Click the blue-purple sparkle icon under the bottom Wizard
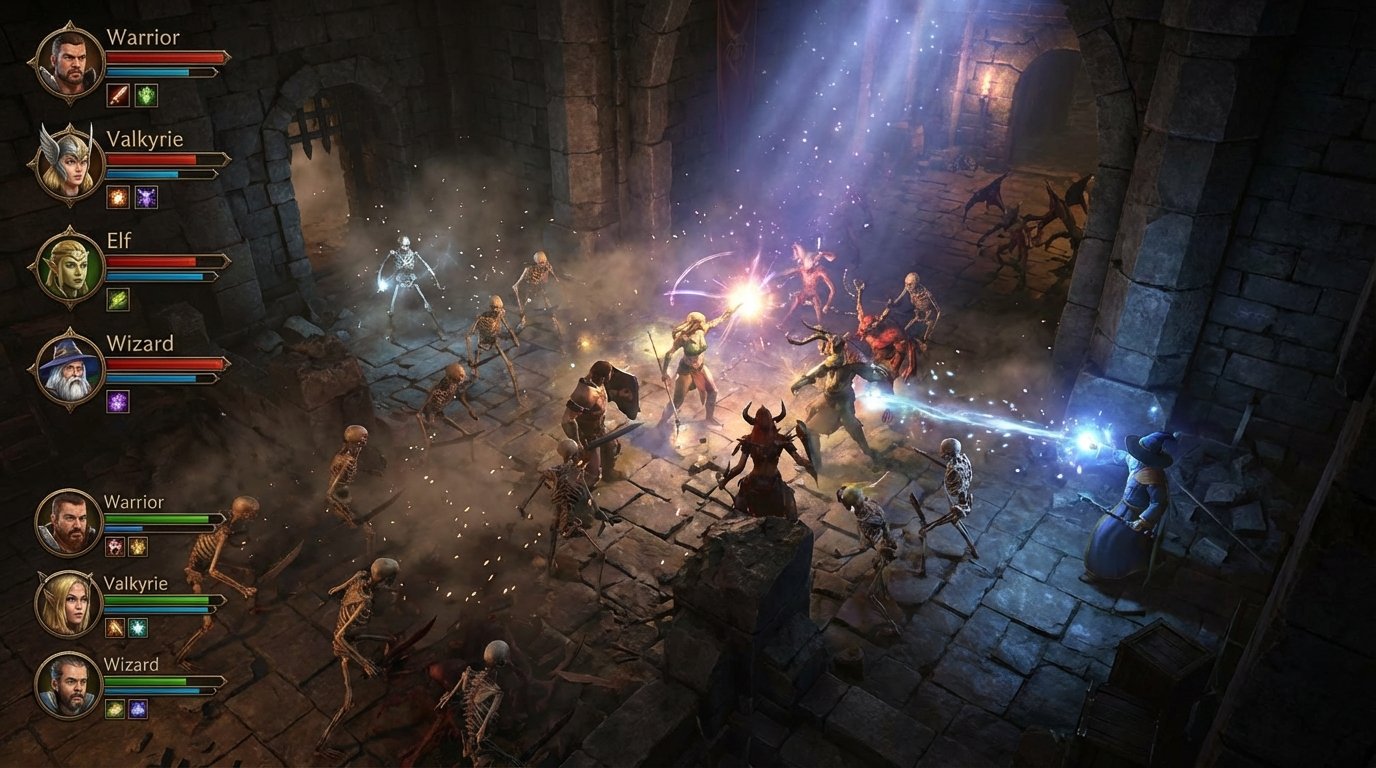This screenshot has height=768, width=1376. click(140, 710)
